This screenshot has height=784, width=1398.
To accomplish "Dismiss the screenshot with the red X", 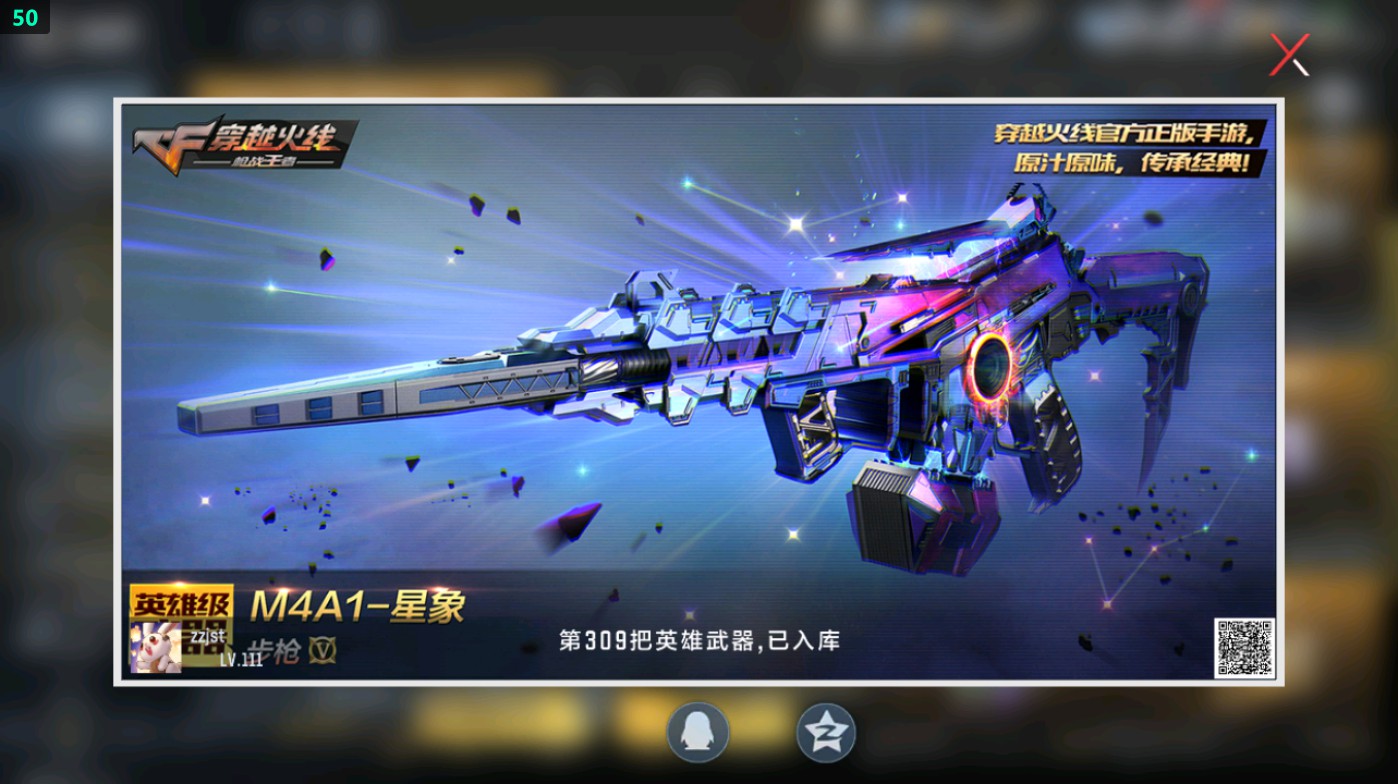I will [x=1288, y=54].
